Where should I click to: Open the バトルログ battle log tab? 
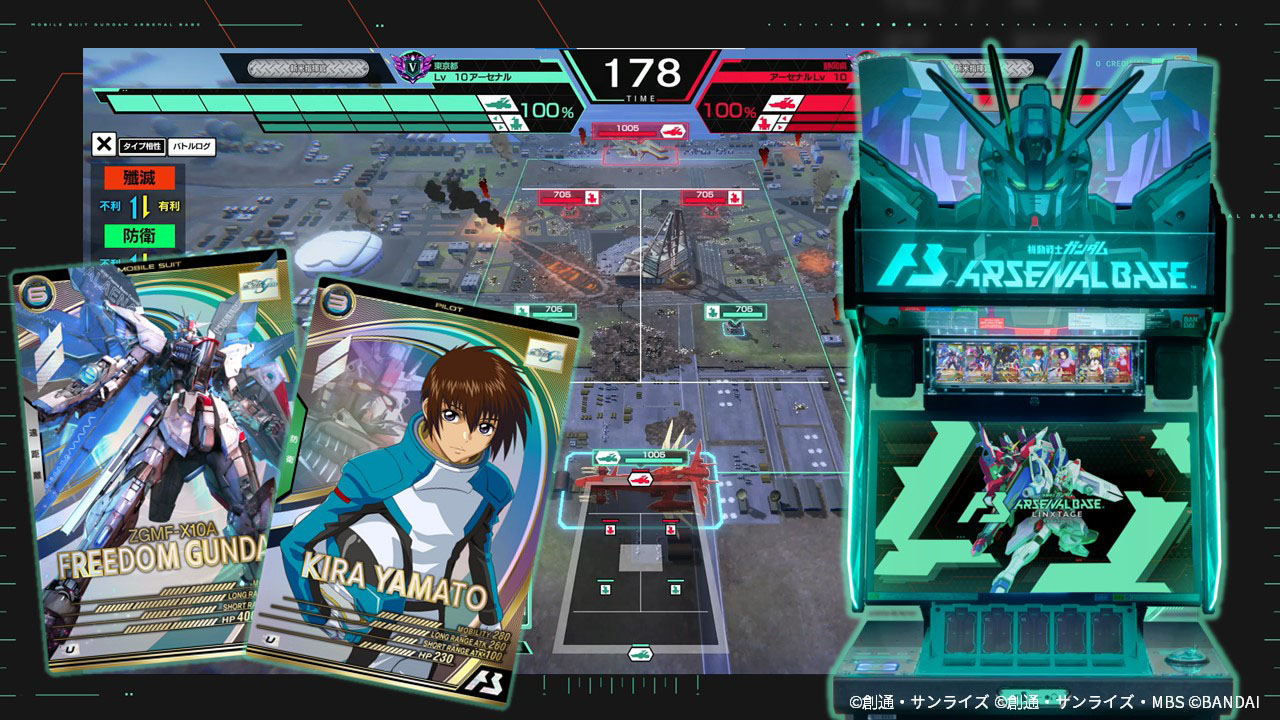click(x=192, y=146)
